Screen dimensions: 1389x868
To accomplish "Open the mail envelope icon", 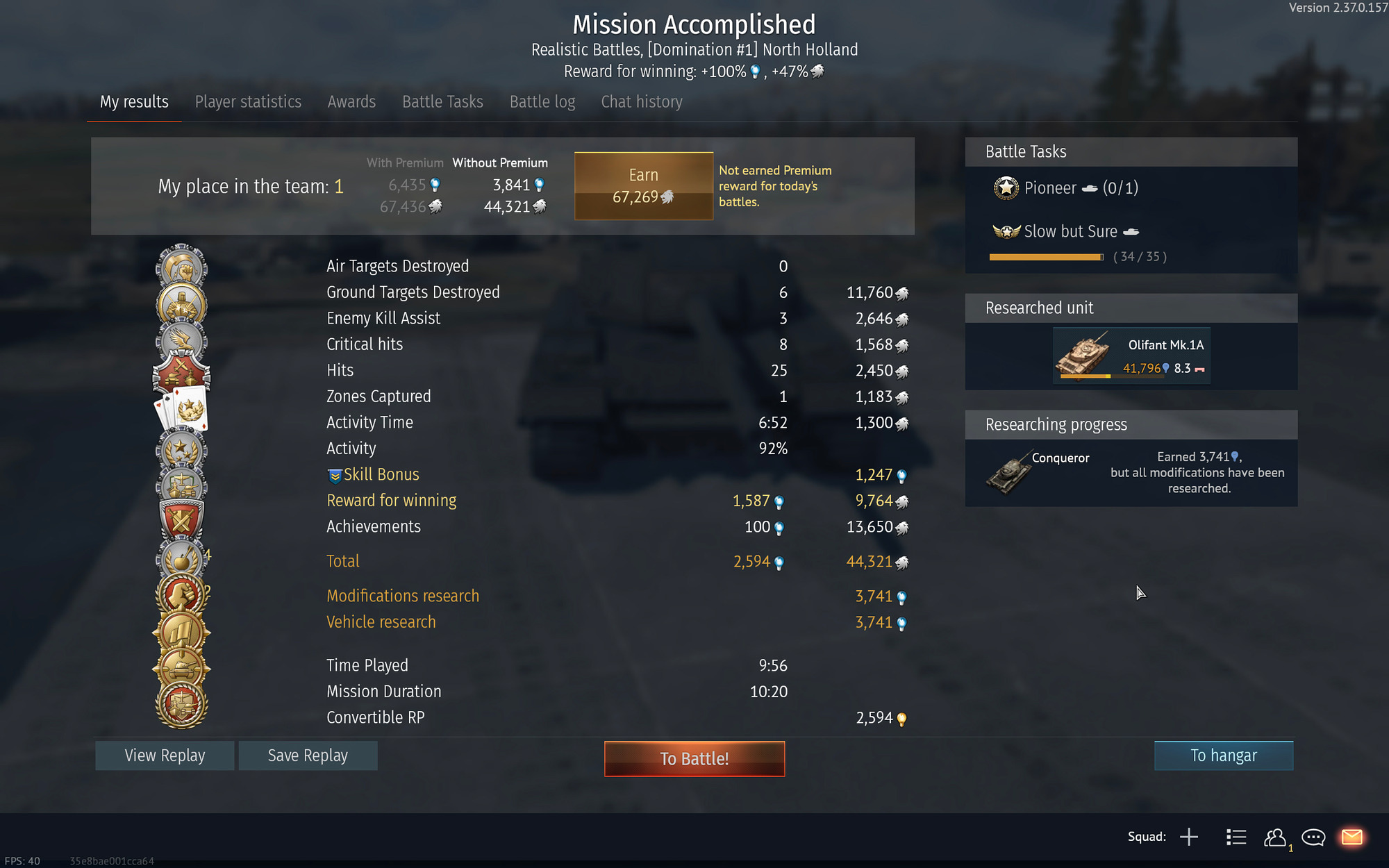I will coord(1352,837).
